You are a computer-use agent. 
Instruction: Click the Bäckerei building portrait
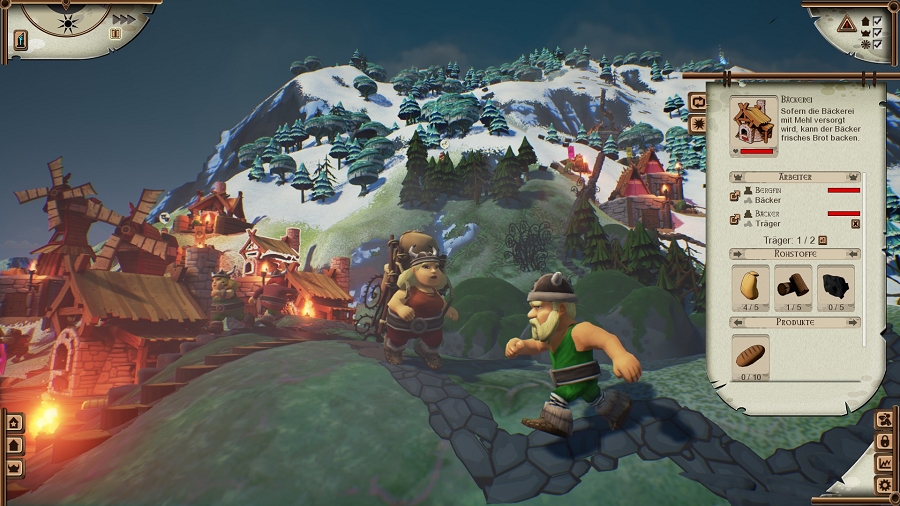click(x=755, y=121)
